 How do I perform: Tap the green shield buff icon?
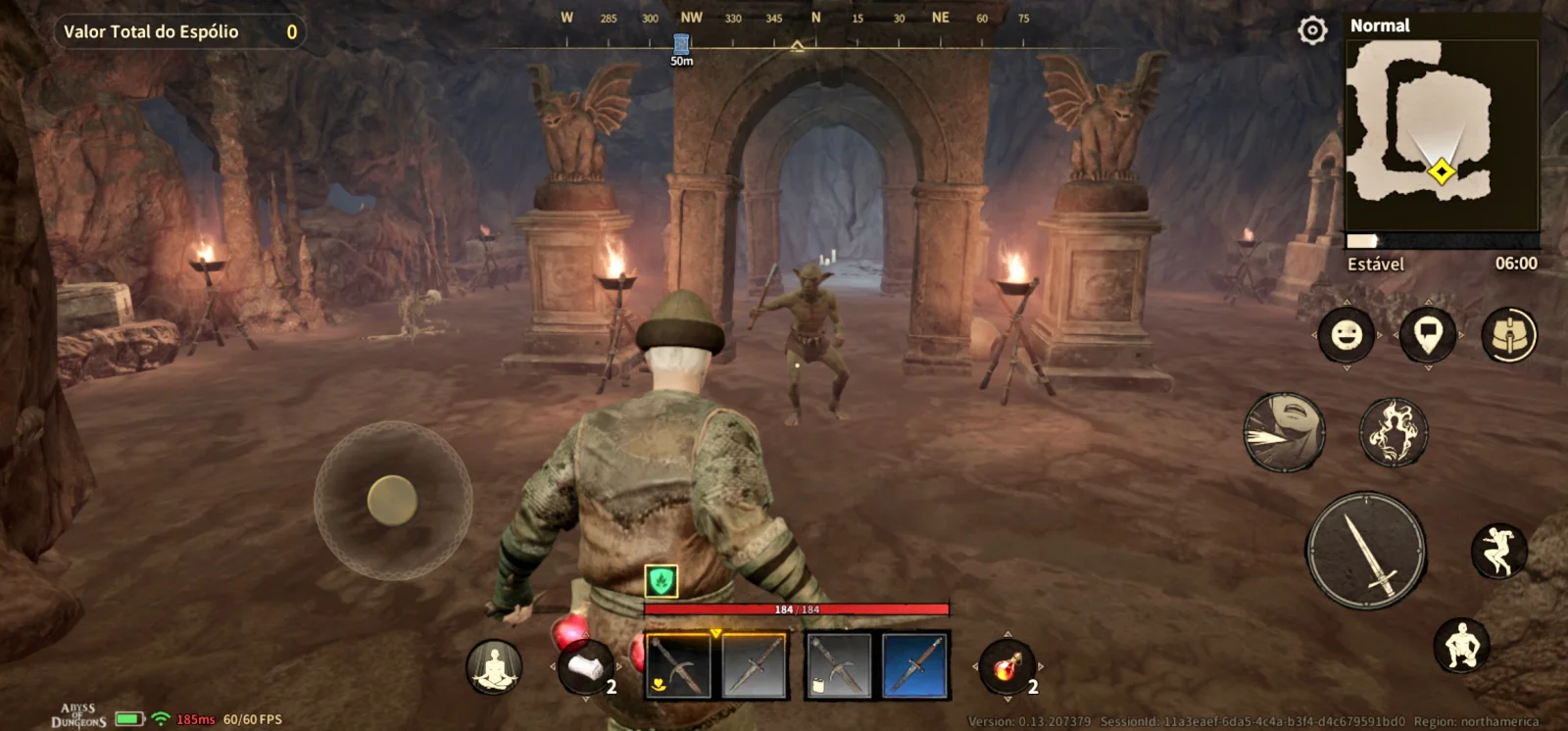click(661, 581)
